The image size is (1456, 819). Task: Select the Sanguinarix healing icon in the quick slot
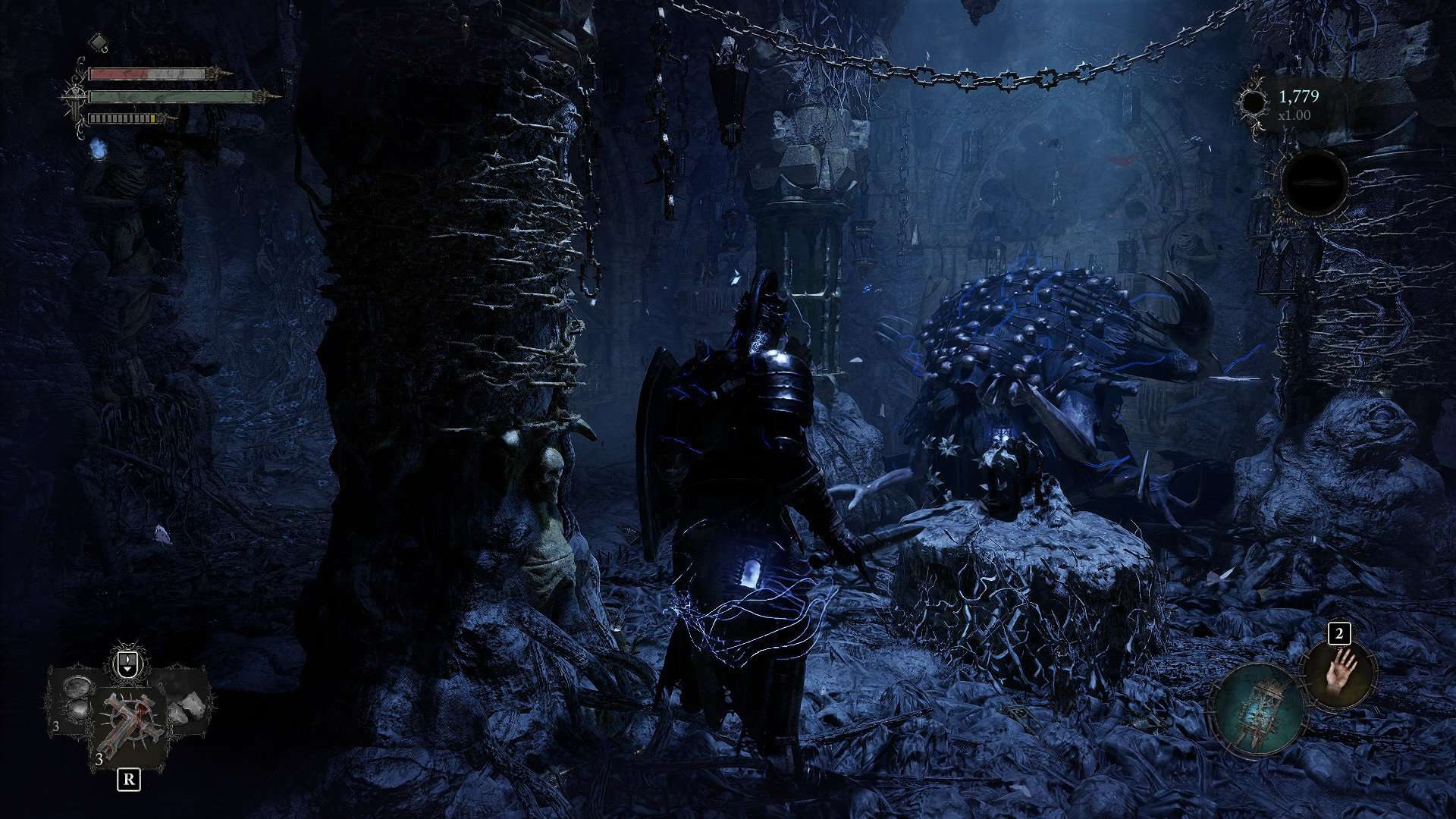tap(129, 720)
